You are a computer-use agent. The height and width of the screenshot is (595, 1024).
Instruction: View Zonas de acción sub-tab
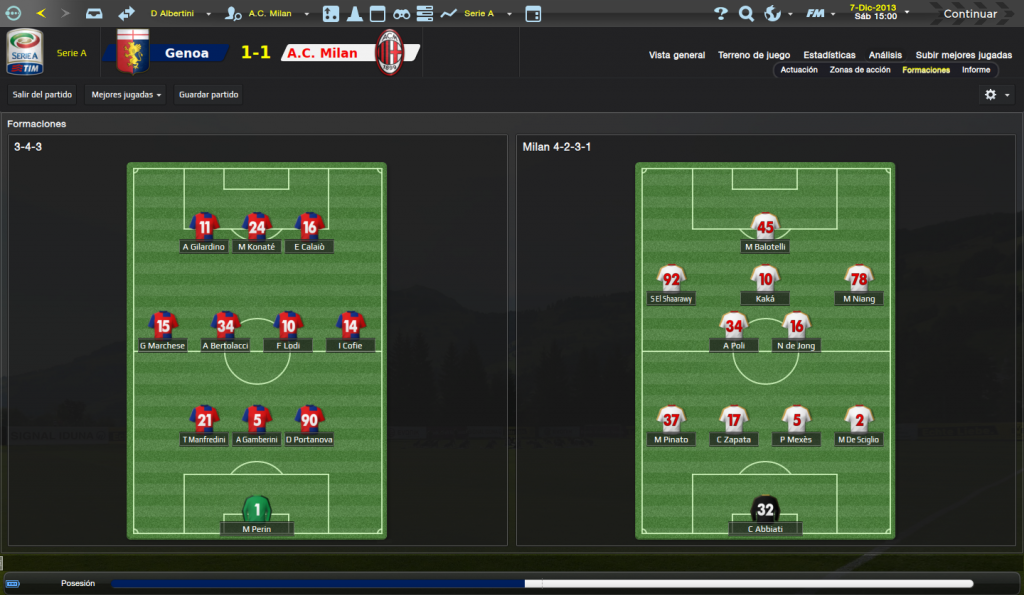(x=860, y=70)
